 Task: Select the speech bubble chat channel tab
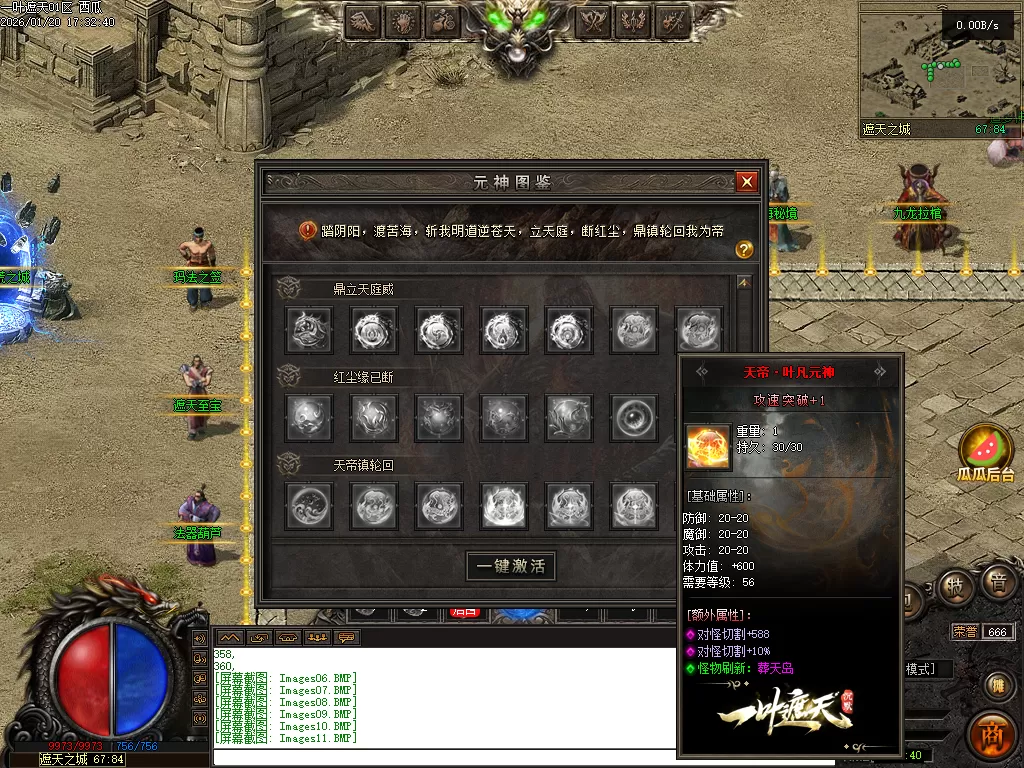click(x=348, y=637)
